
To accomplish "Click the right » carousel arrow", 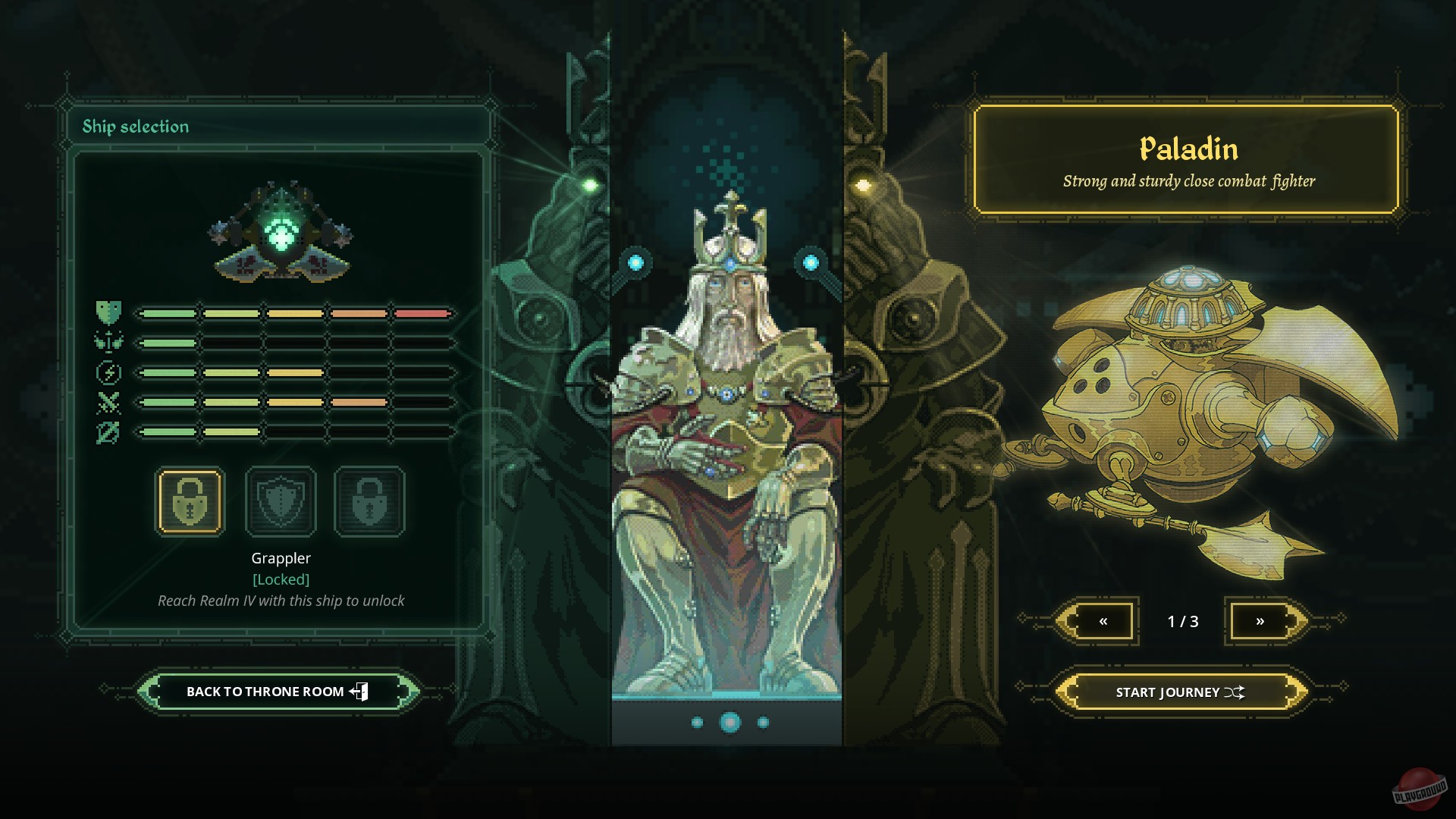I will [1261, 620].
